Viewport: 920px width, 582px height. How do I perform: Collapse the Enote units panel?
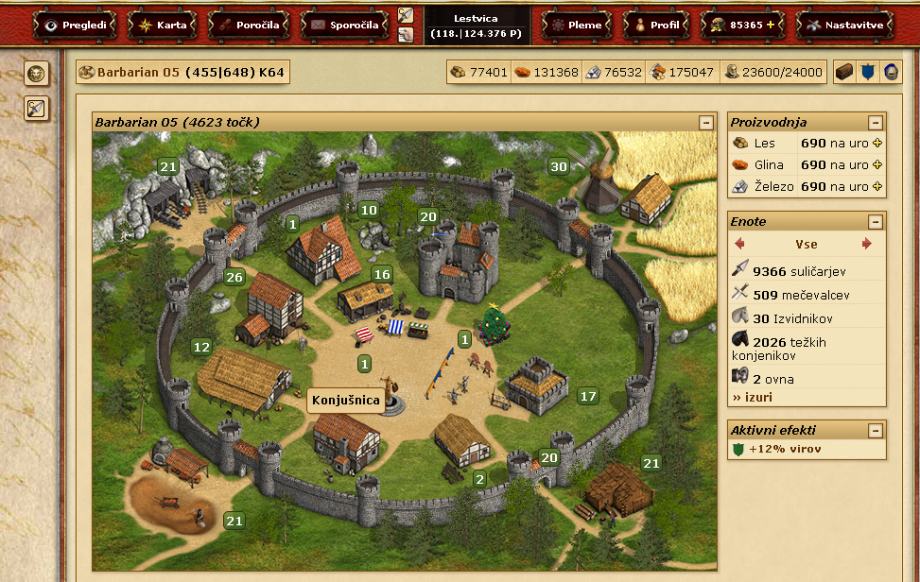(x=876, y=222)
